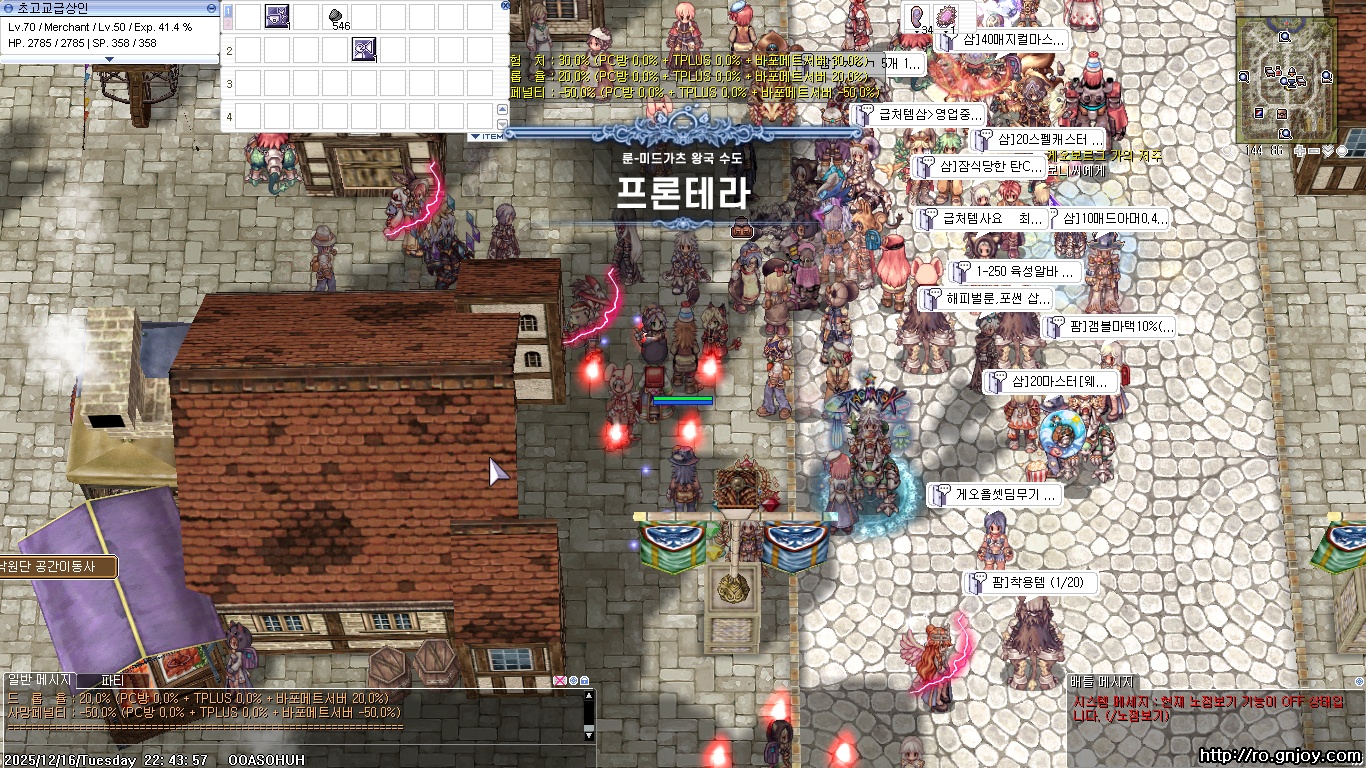
Task: Toggle the chat window lock icon
Action: pos(584,678)
